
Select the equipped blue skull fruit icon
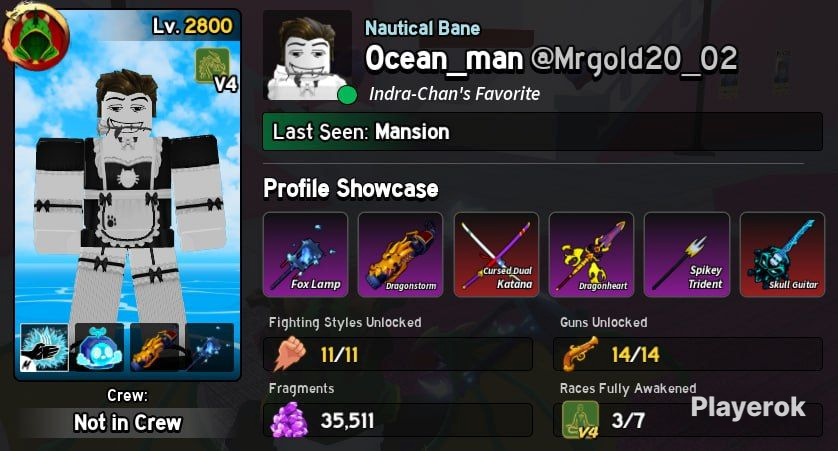click(x=99, y=347)
